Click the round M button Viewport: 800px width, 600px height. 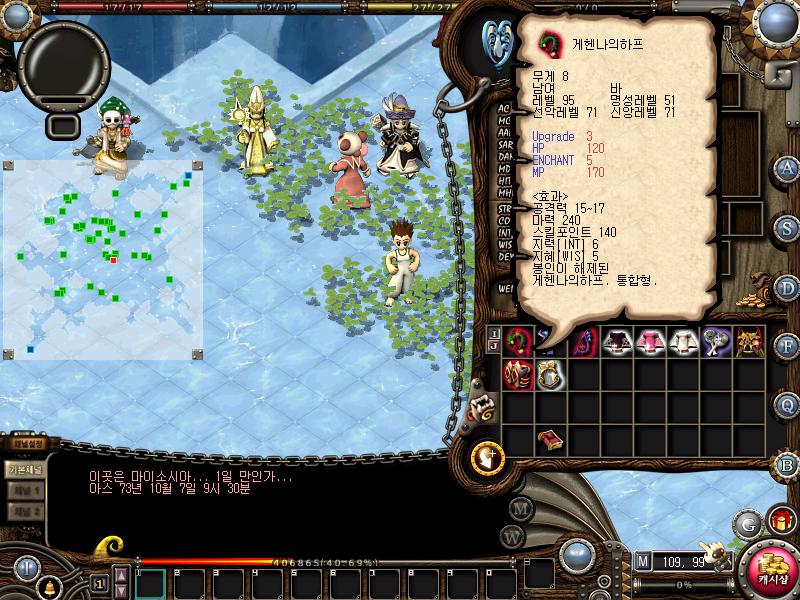click(x=519, y=507)
